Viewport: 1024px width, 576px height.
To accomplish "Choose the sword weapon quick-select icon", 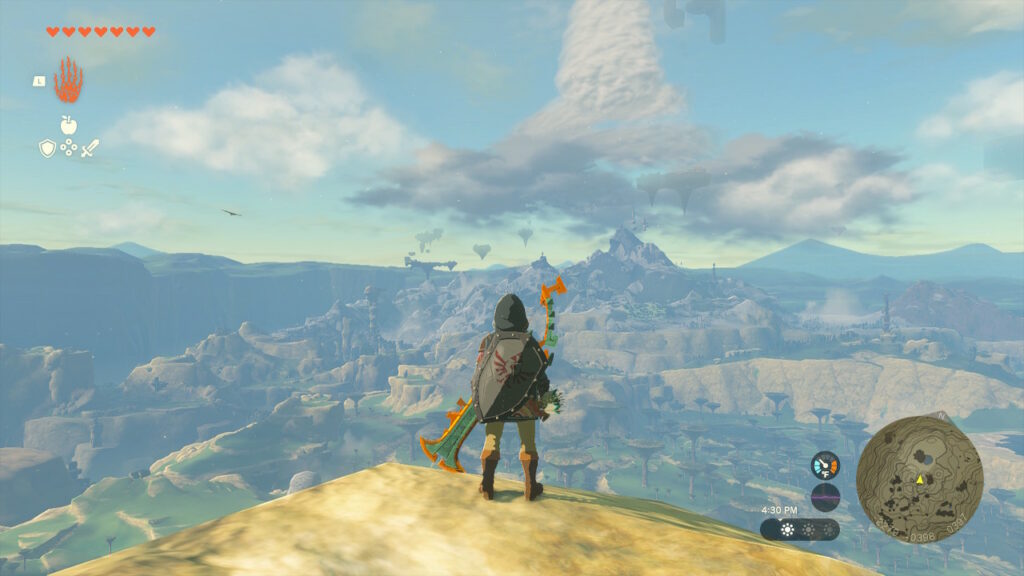I will [x=90, y=148].
